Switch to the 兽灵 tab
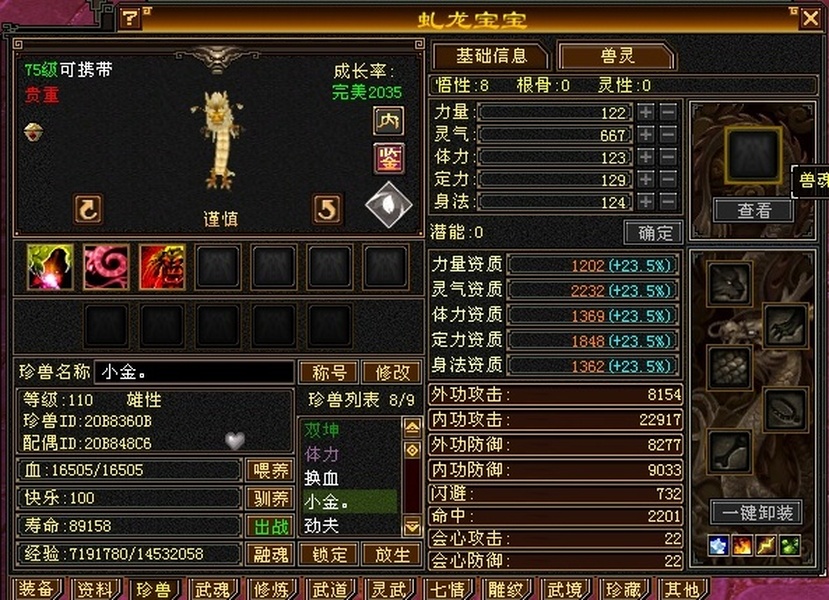 click(x=615, y=56)
